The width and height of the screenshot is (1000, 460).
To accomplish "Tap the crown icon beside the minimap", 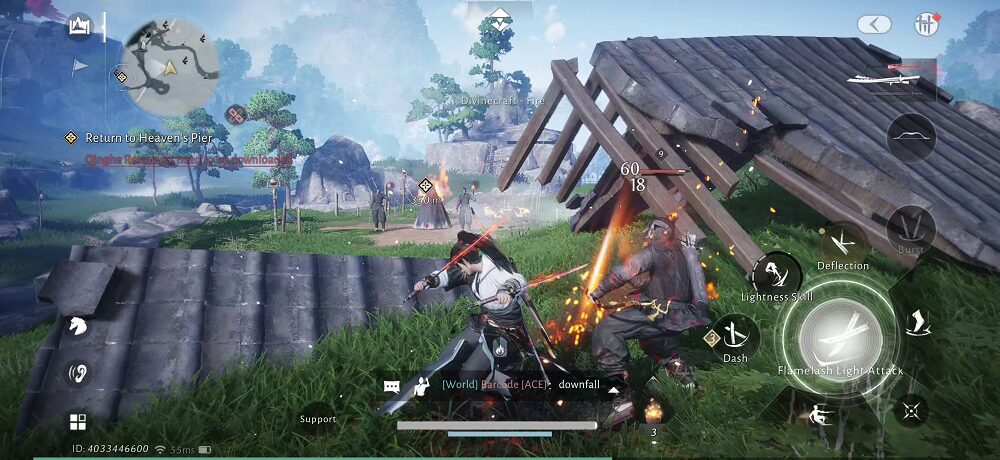I will (x=80, y=27).
